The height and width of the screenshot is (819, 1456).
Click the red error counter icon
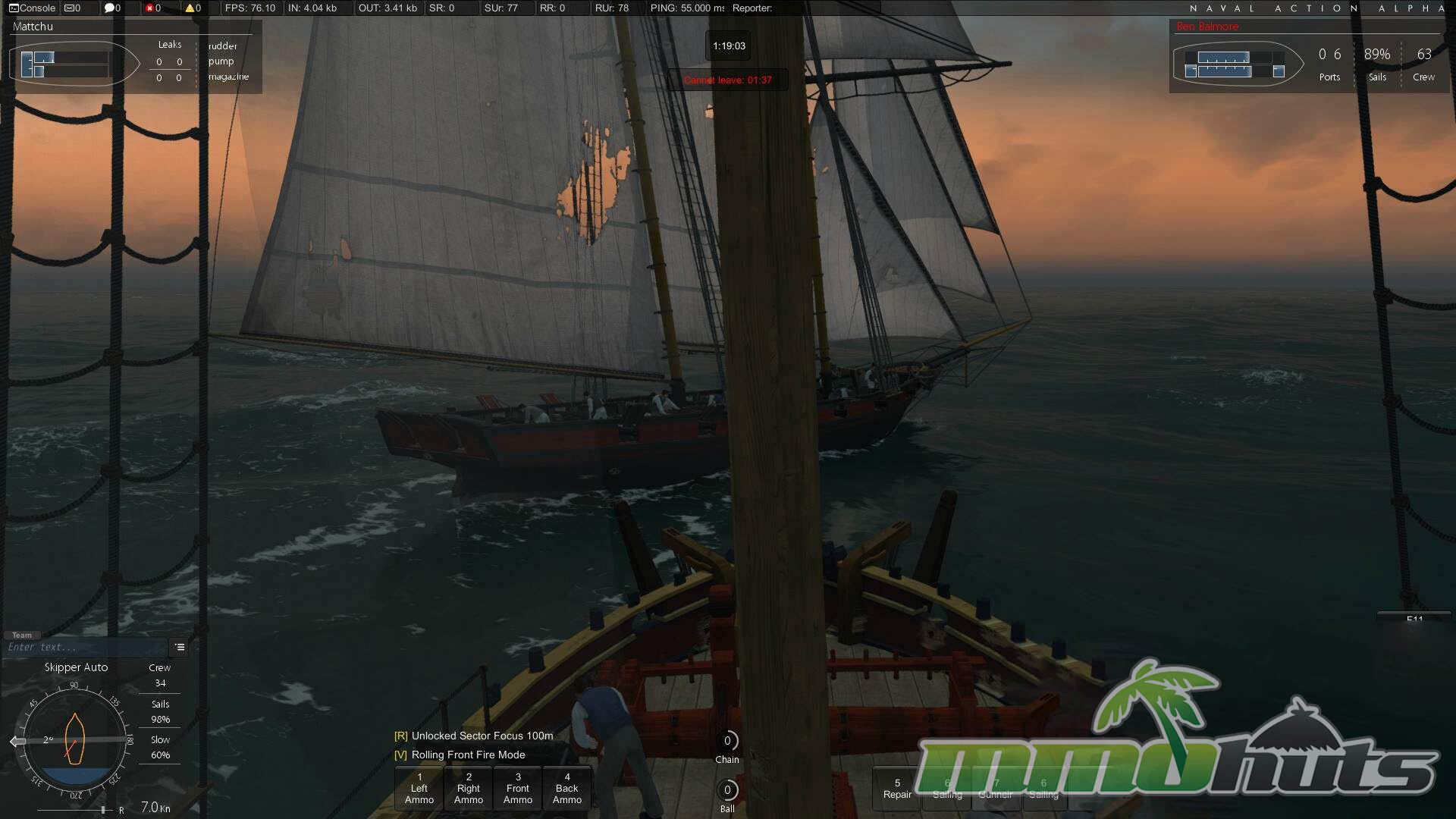tap(150, 8)
